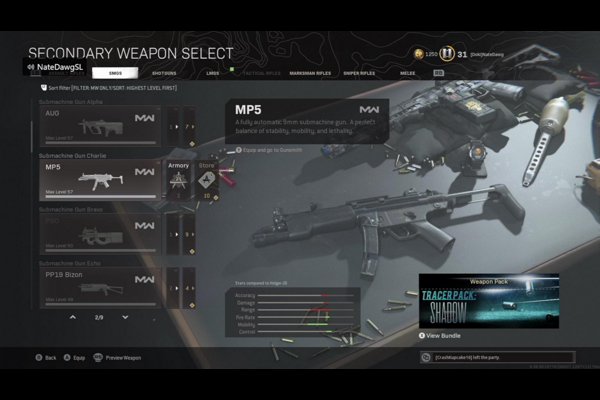This screenshot has height=400, width=600.
Task: Open the Melee weapons tab
Action: point(407,73)
